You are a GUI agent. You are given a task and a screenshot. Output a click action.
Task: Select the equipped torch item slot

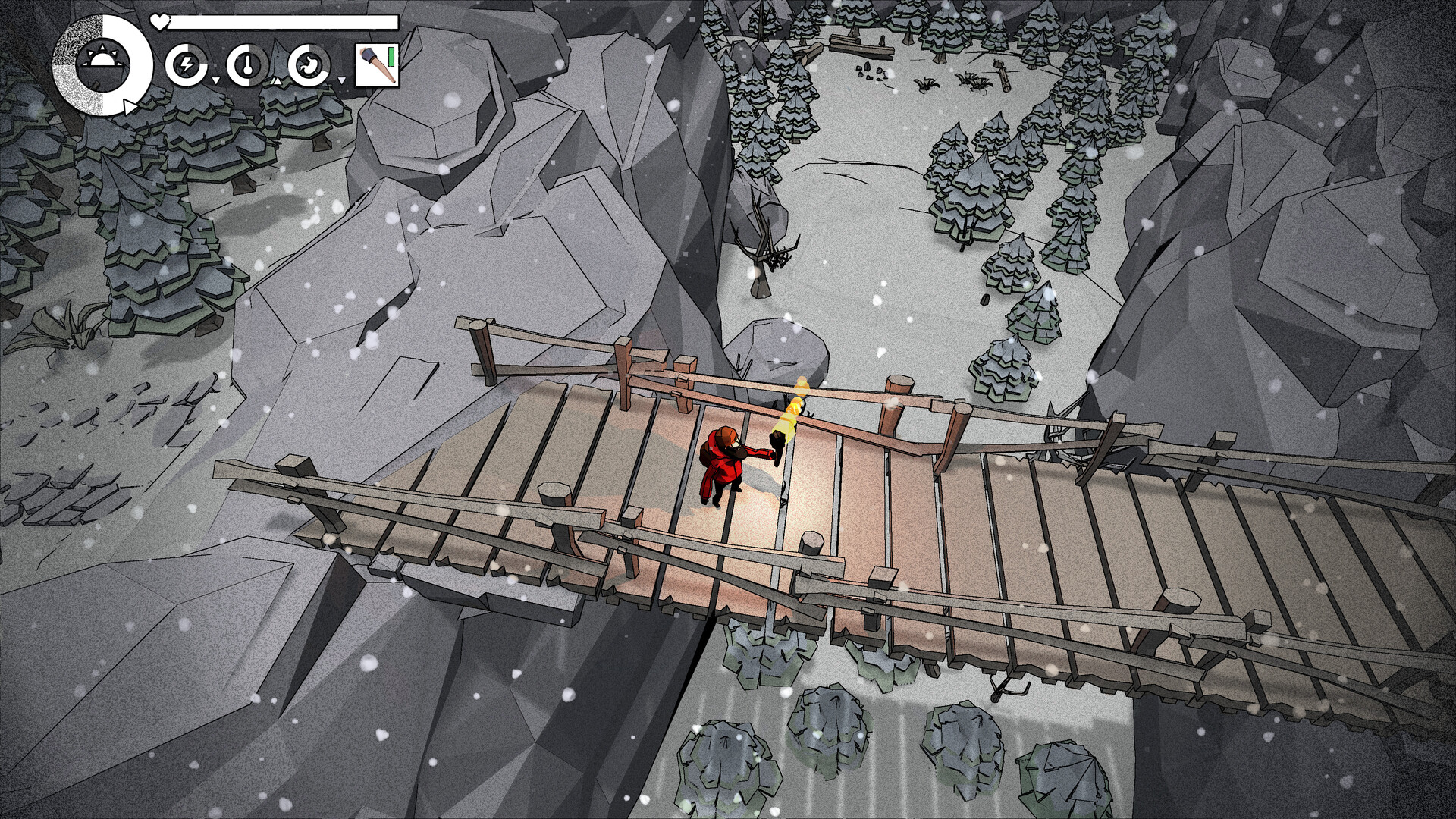[x=377, y=66]
